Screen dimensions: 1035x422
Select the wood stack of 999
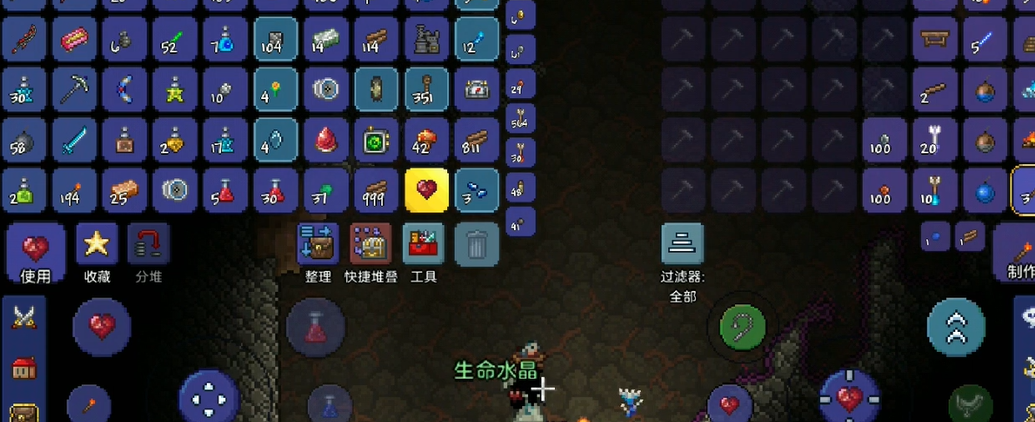click(x=376, y=190)
